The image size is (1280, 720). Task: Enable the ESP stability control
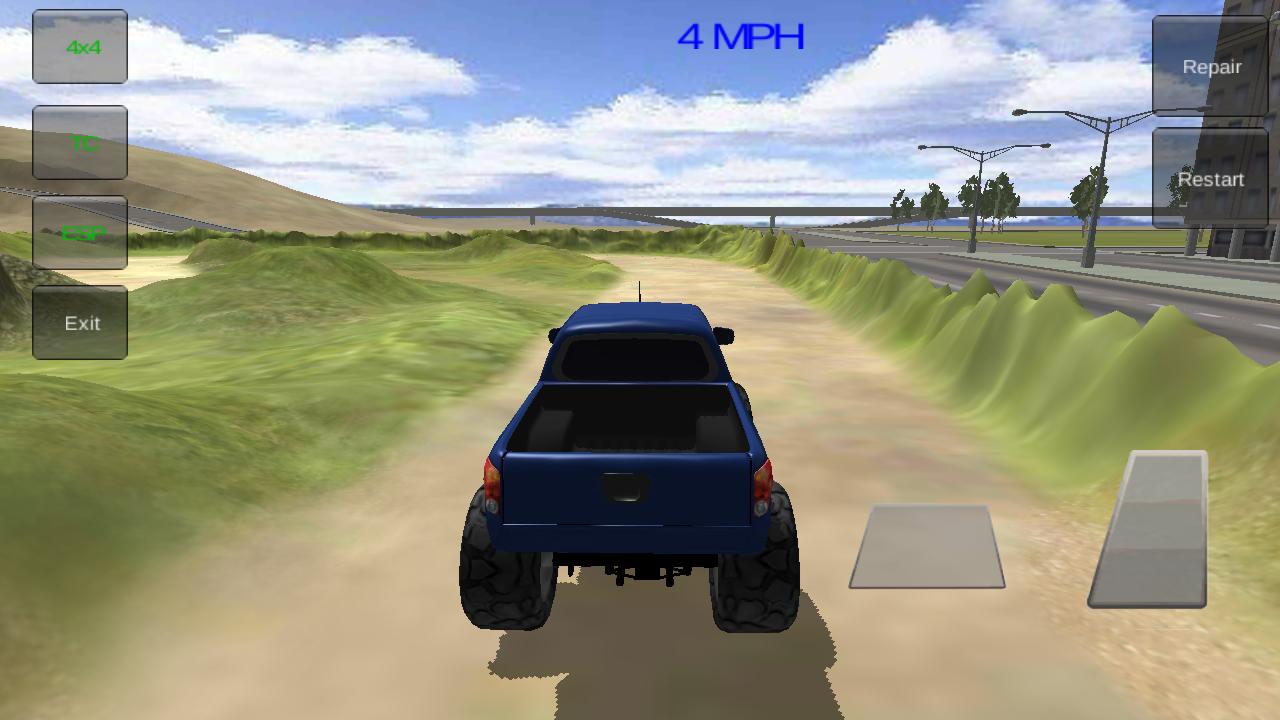(x=80, y=232)
